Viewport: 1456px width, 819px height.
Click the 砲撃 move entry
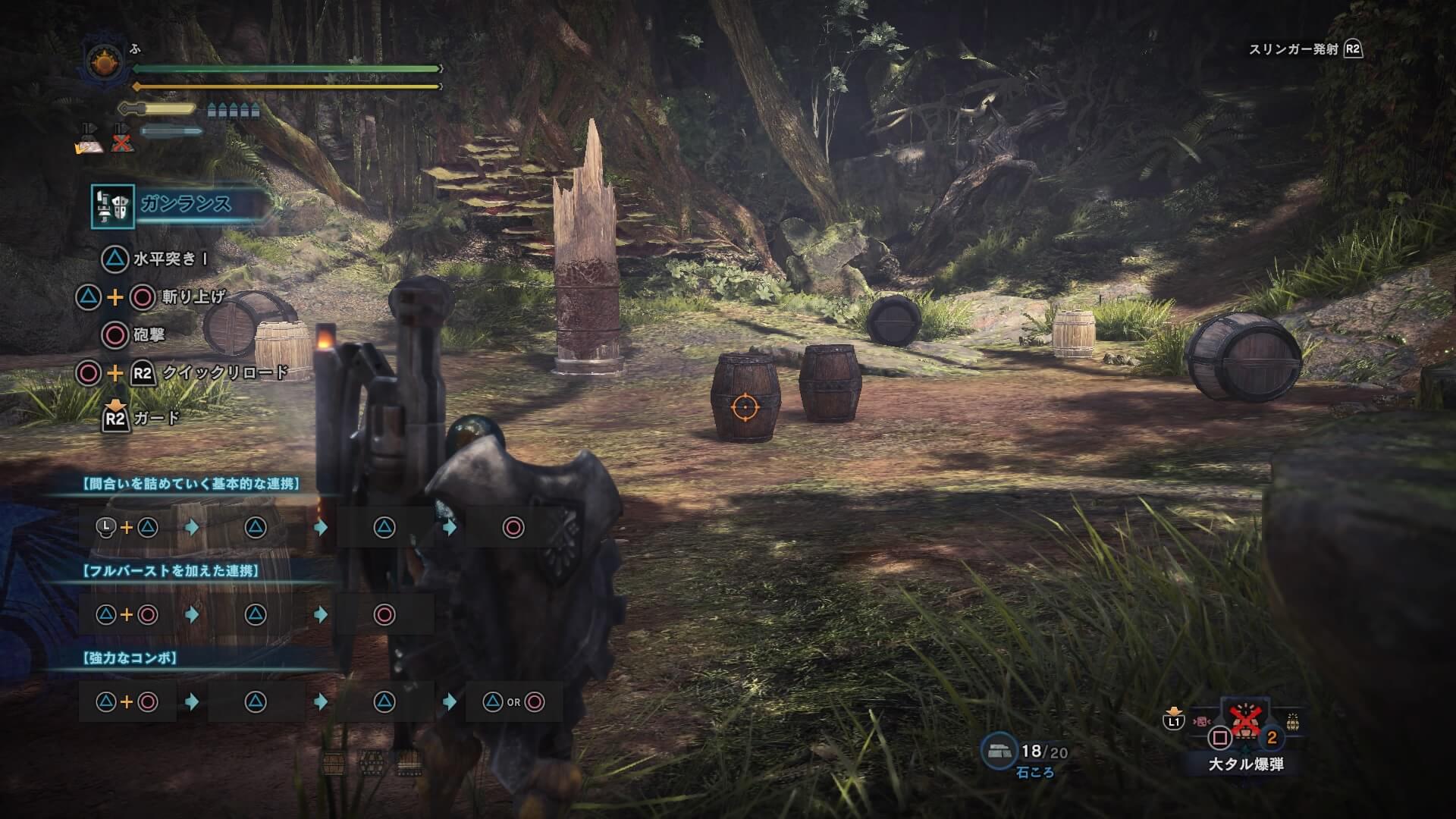(x=149, y=335)
